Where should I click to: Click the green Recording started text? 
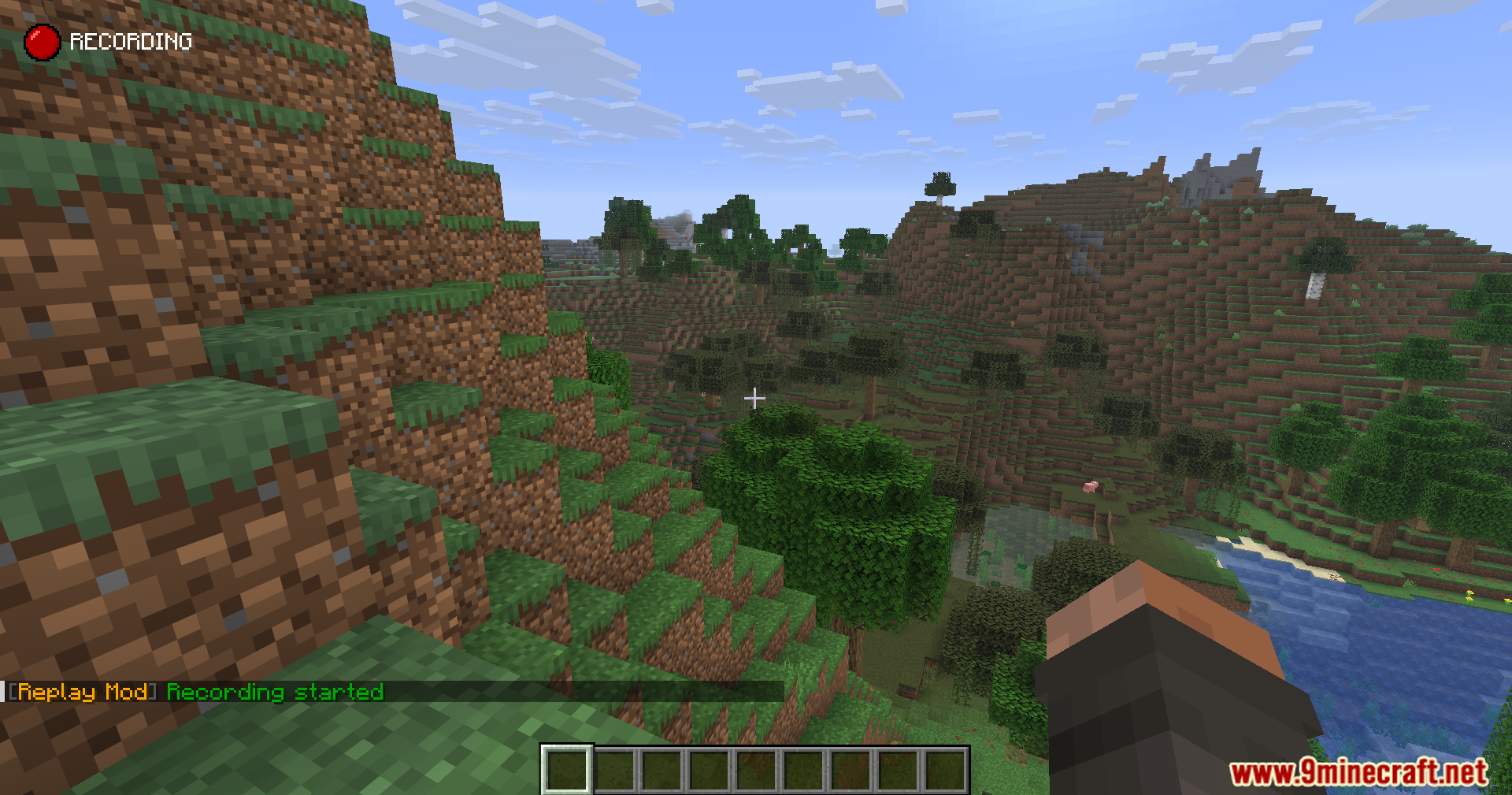click(274, 693)
